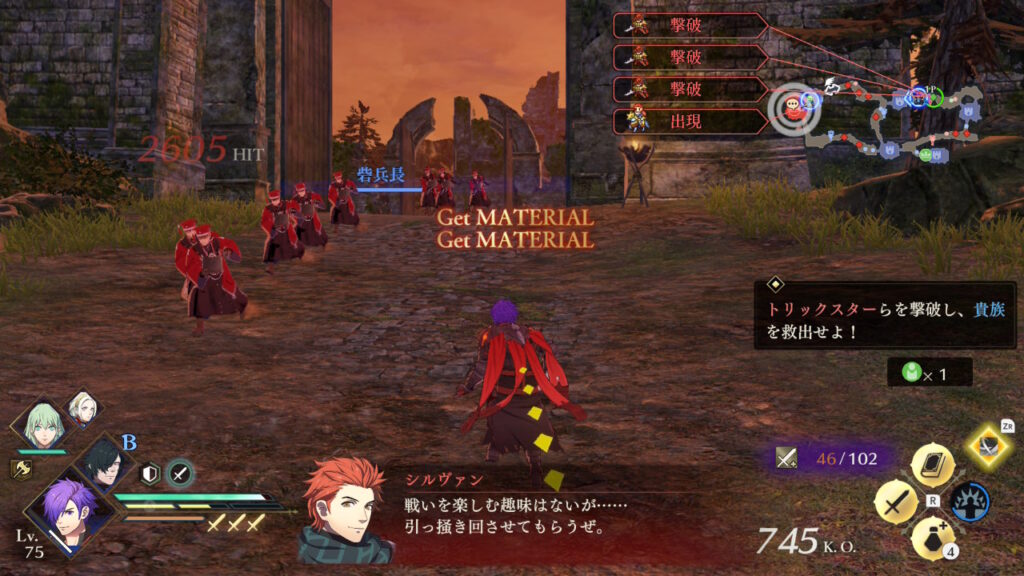The height and width of the screenshot is (576, 1024).
Task: Trigger the blue awakening figure ability
Action: click(x=969, y=501)
